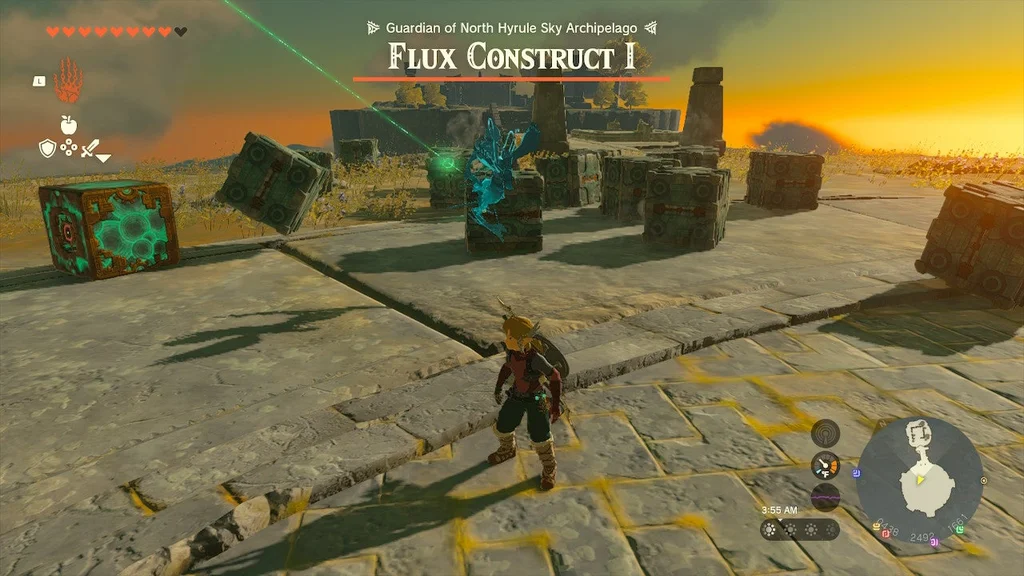The height and width of the screenshot is (576, 1024).
Task: Pick the purple stamp marker on minimap
Action: 933,542
